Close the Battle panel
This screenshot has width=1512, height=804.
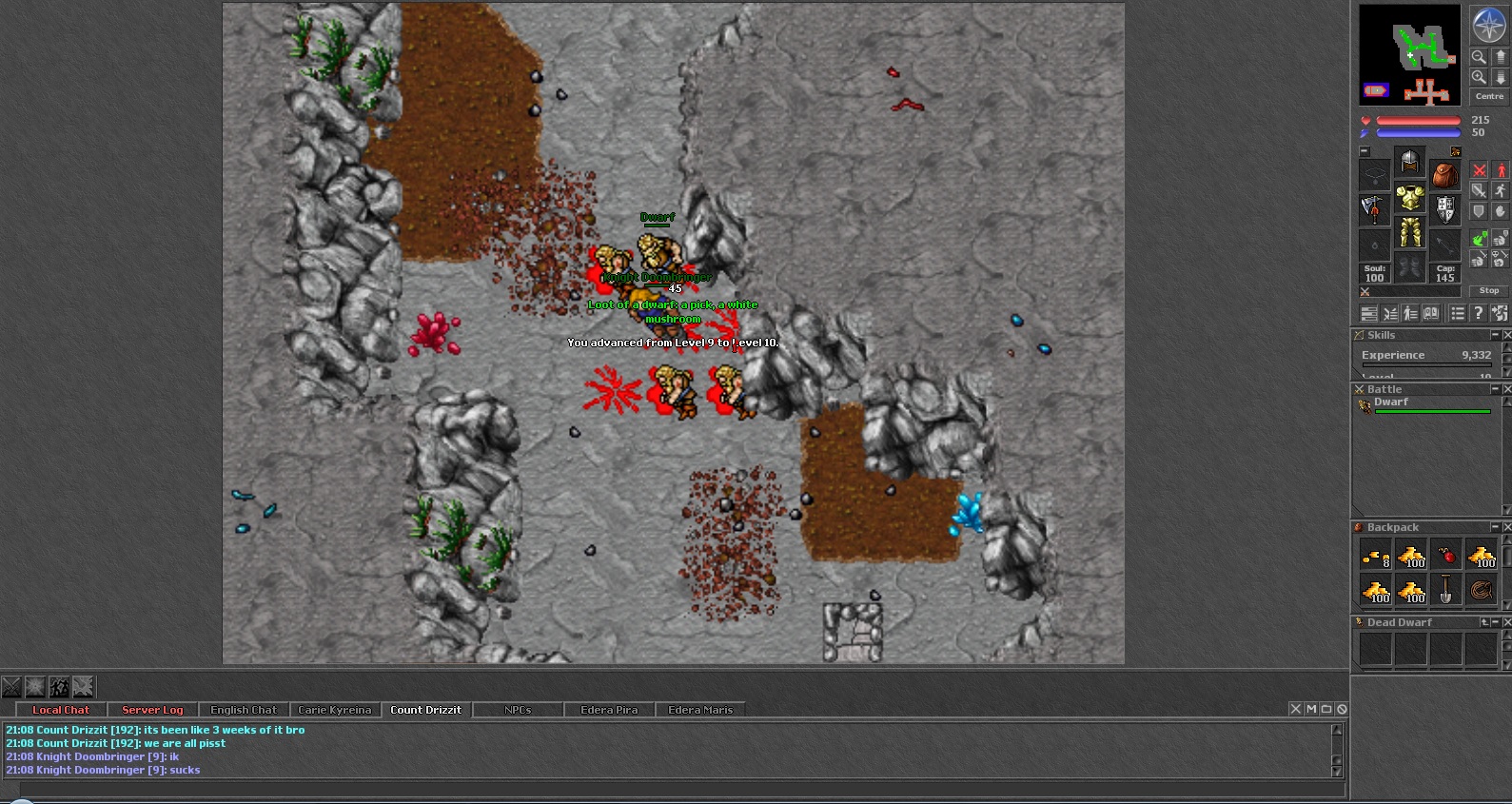click(x=1506, y=389)
